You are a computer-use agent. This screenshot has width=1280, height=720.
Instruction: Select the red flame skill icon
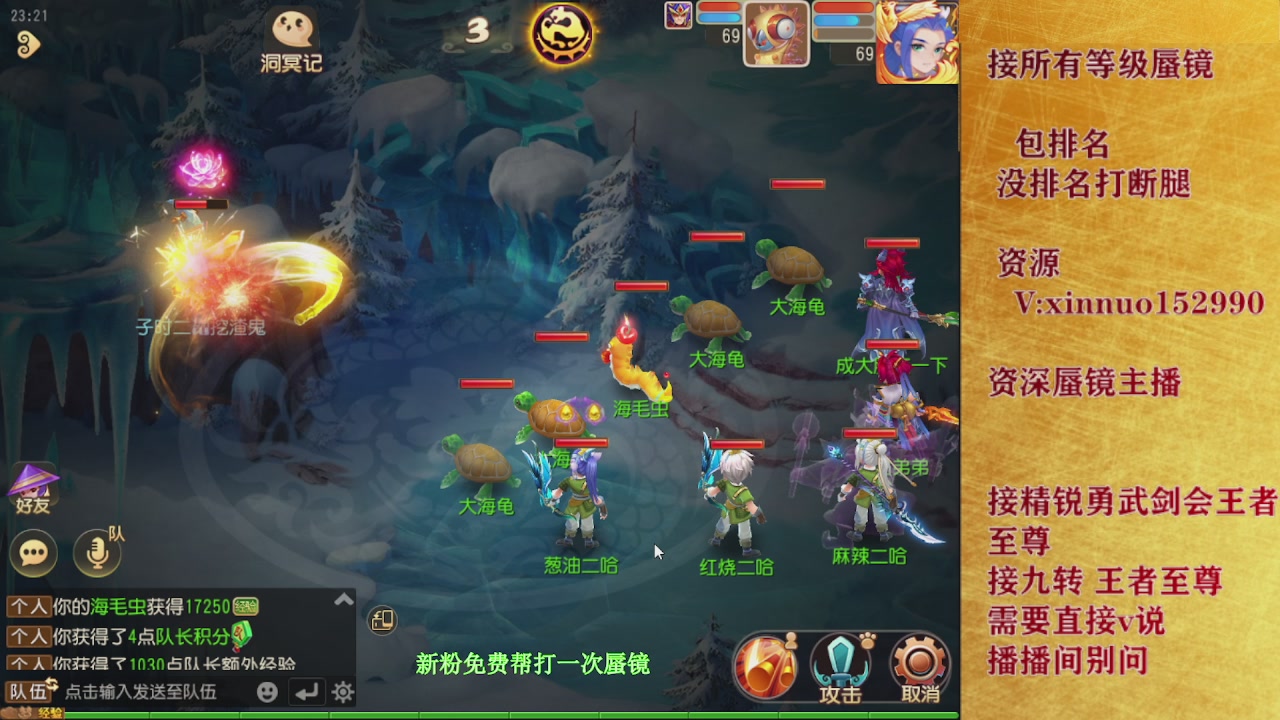pos(766,665)
